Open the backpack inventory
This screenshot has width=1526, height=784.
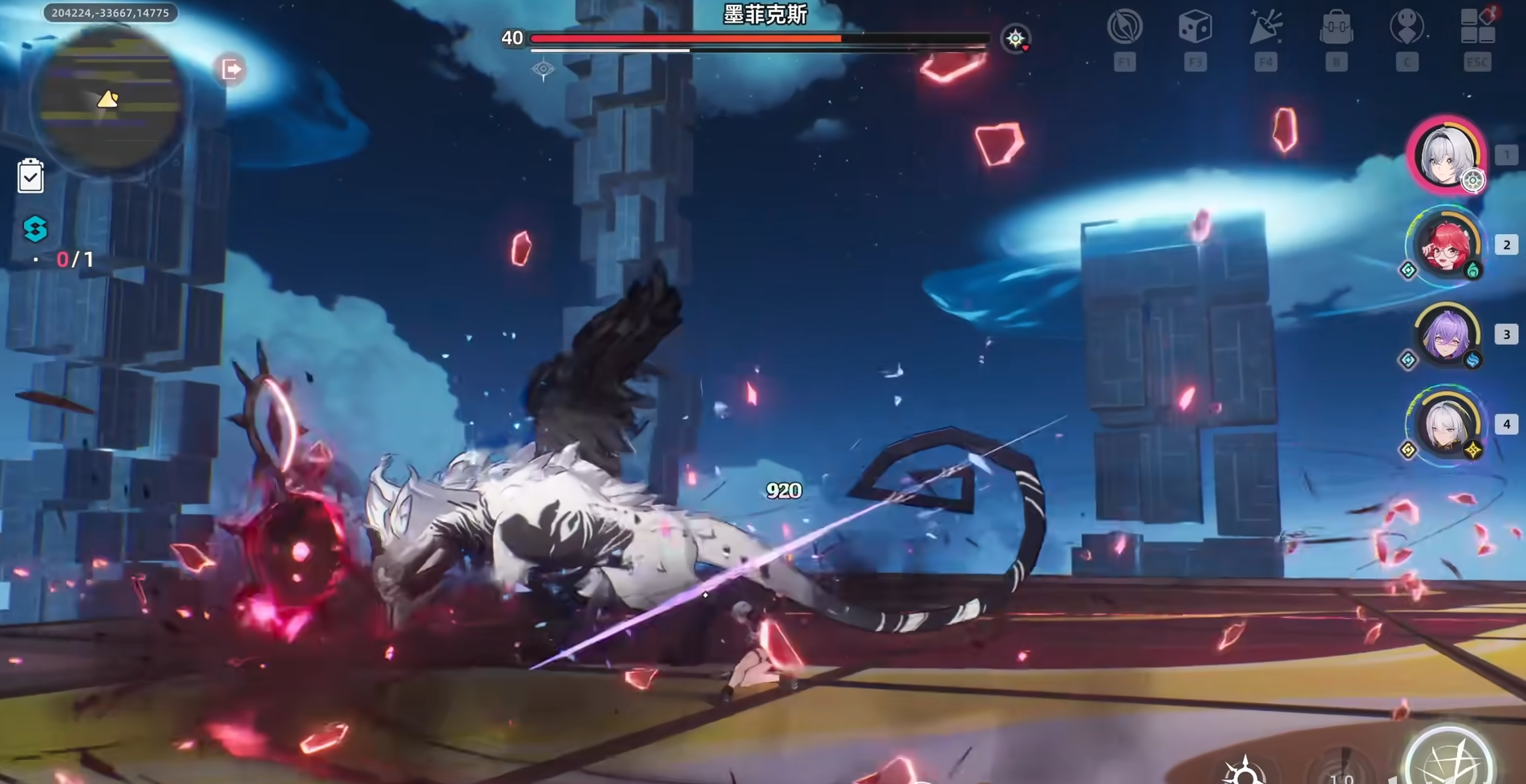[1336, 27]
